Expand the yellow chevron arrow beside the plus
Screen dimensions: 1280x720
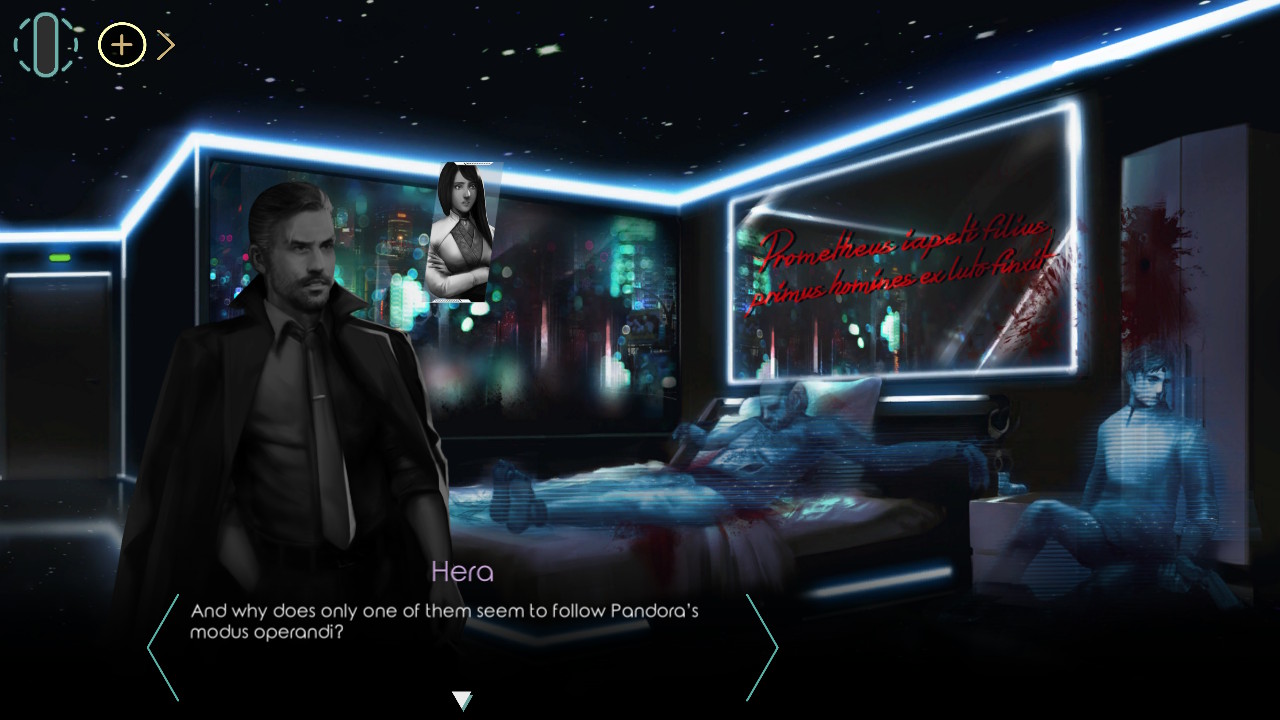pos(166,45)
